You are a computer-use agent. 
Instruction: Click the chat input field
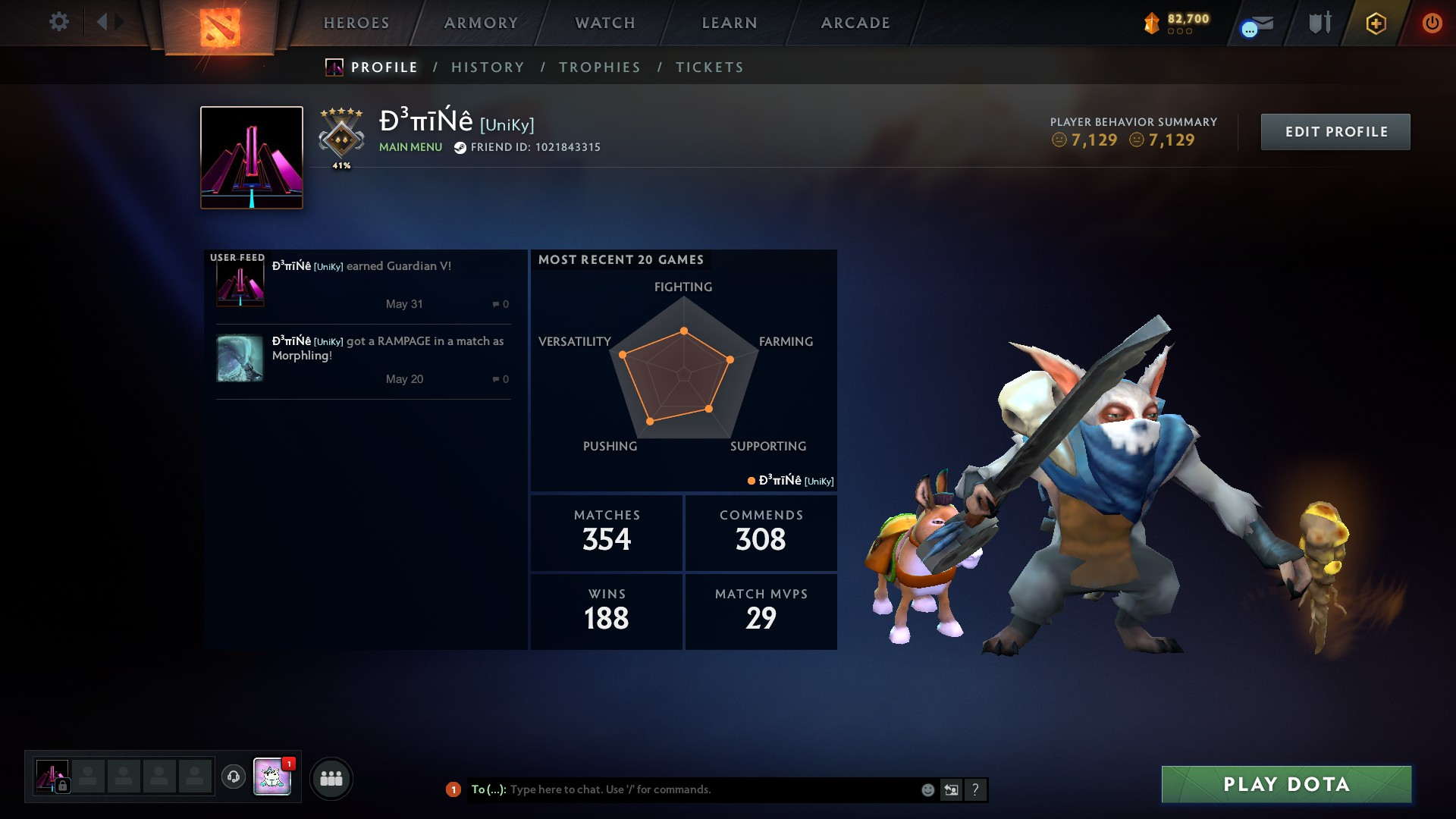coord(682,789)
